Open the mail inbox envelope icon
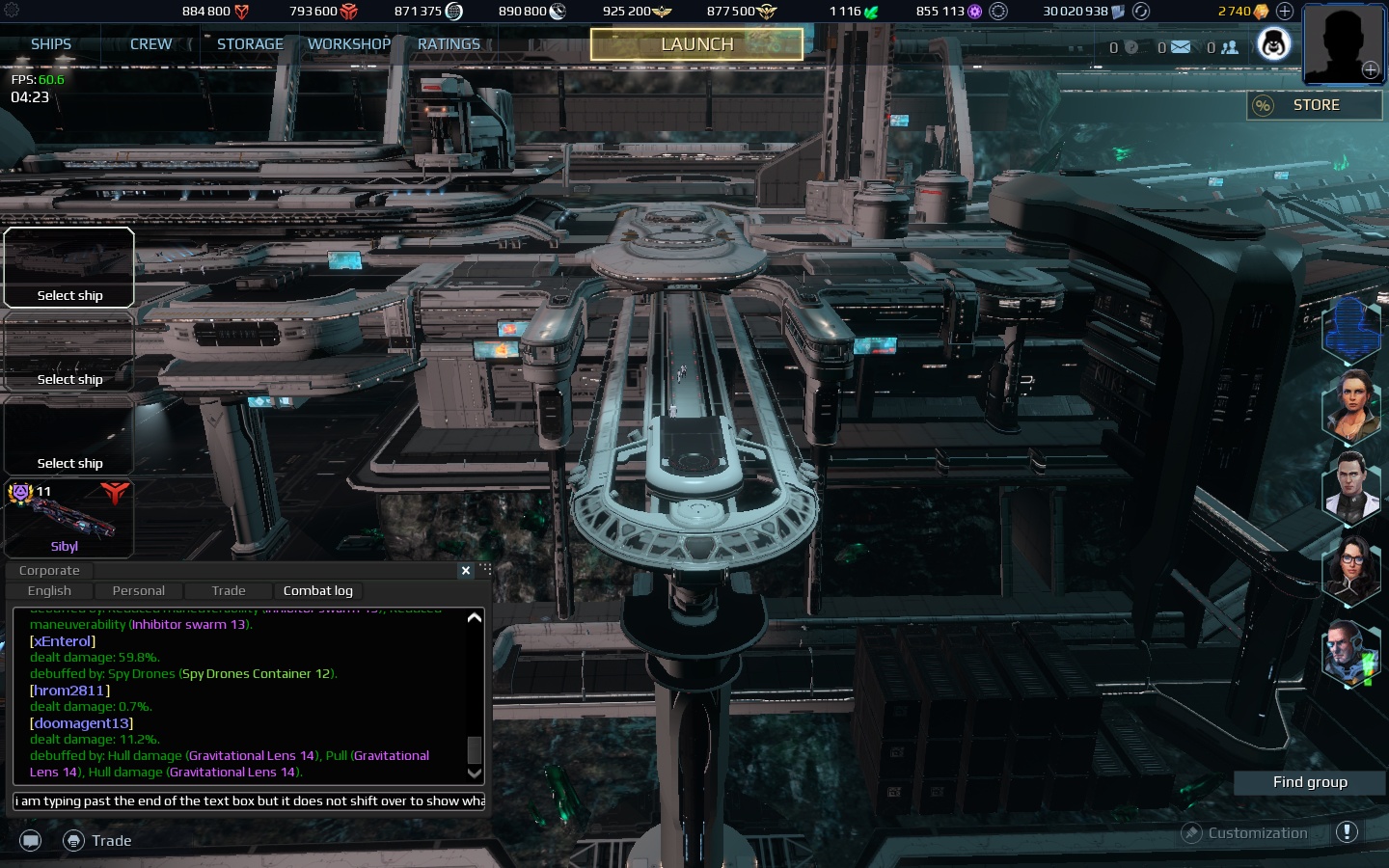Viewport: 1389px width, 868px height. 1180,47
